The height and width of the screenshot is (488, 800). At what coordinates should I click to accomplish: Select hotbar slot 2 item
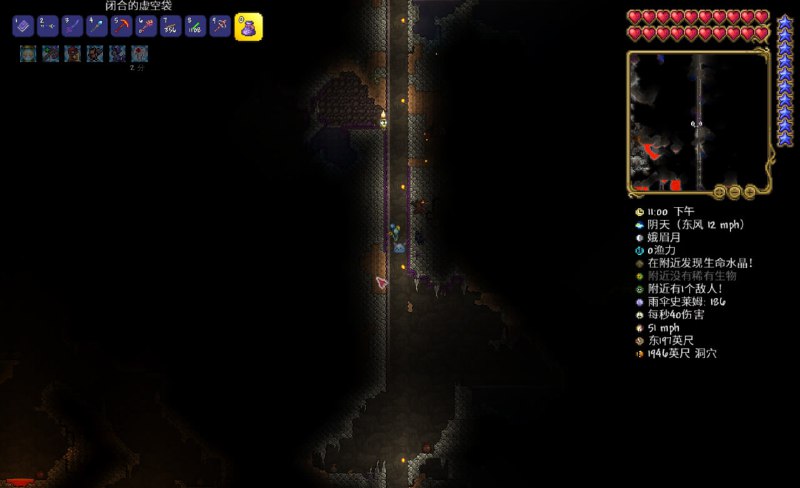tap(48, 27)
